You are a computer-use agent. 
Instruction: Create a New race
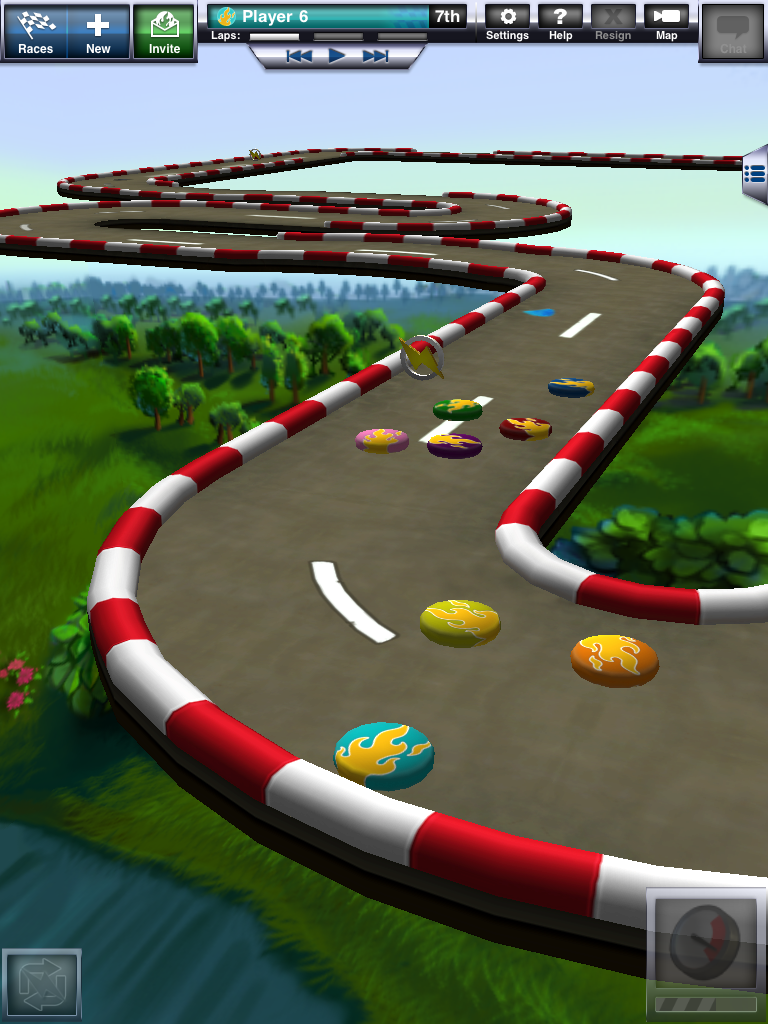pos(98,31)
